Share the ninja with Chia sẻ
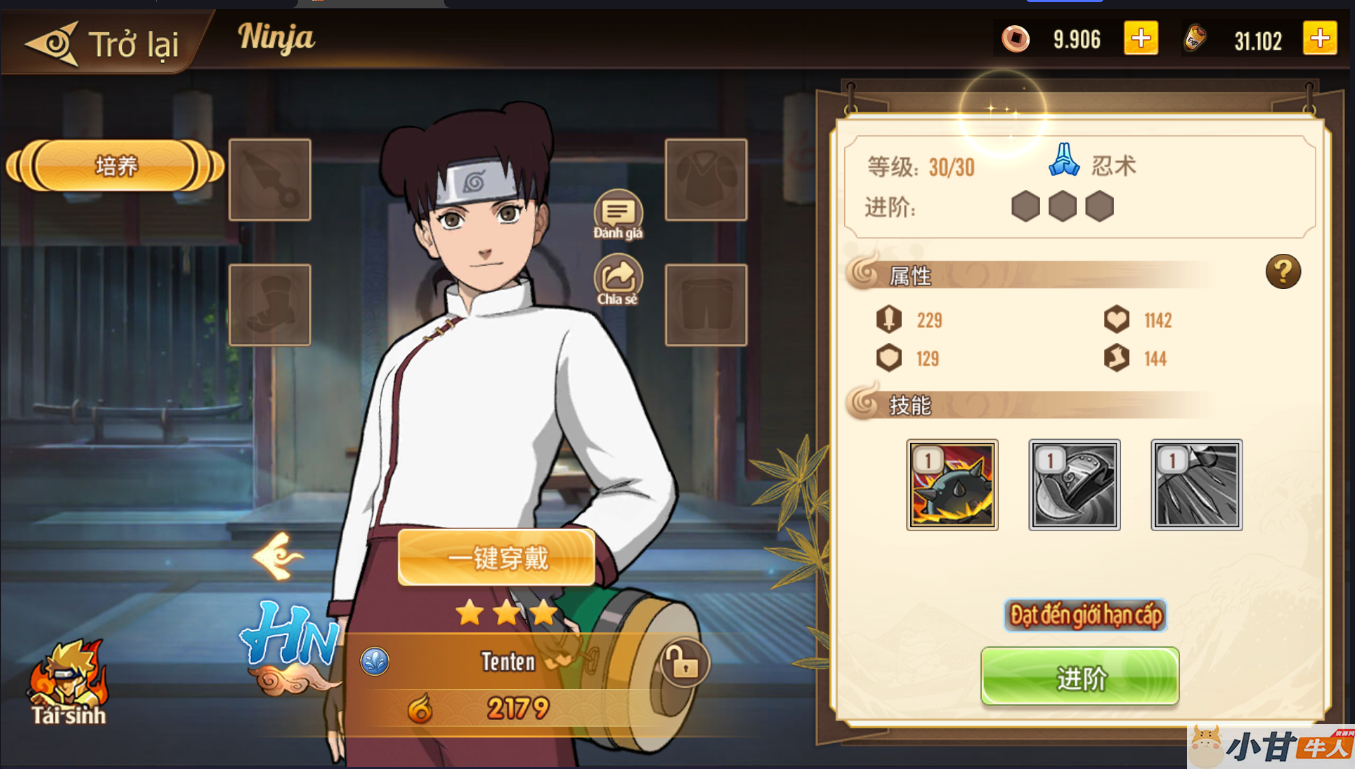This screenshot has width=1355, height=769. click(x=618, y=279)
